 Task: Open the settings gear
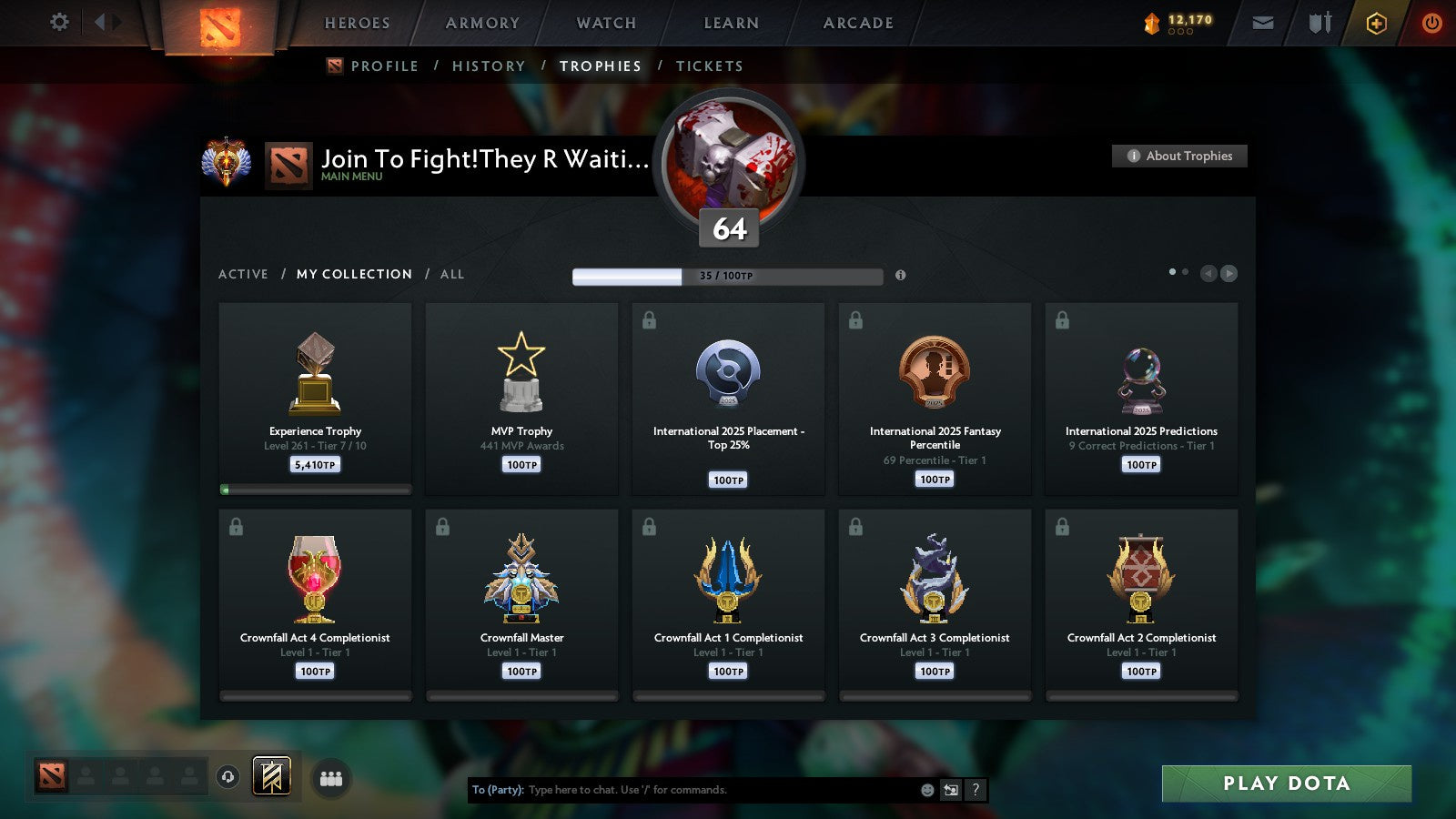pos(58,22)
